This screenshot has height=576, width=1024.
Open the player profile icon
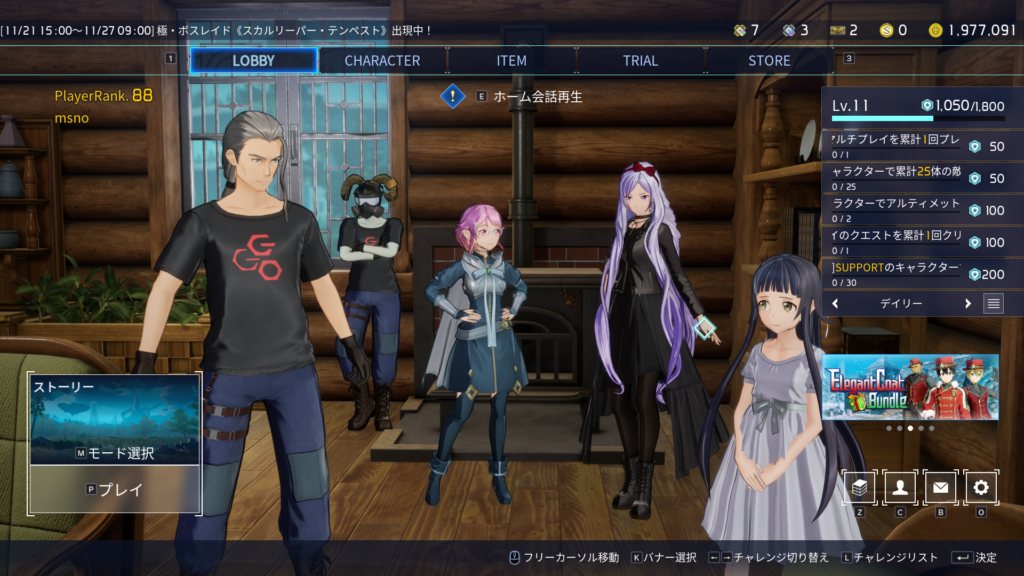(901, 487)
